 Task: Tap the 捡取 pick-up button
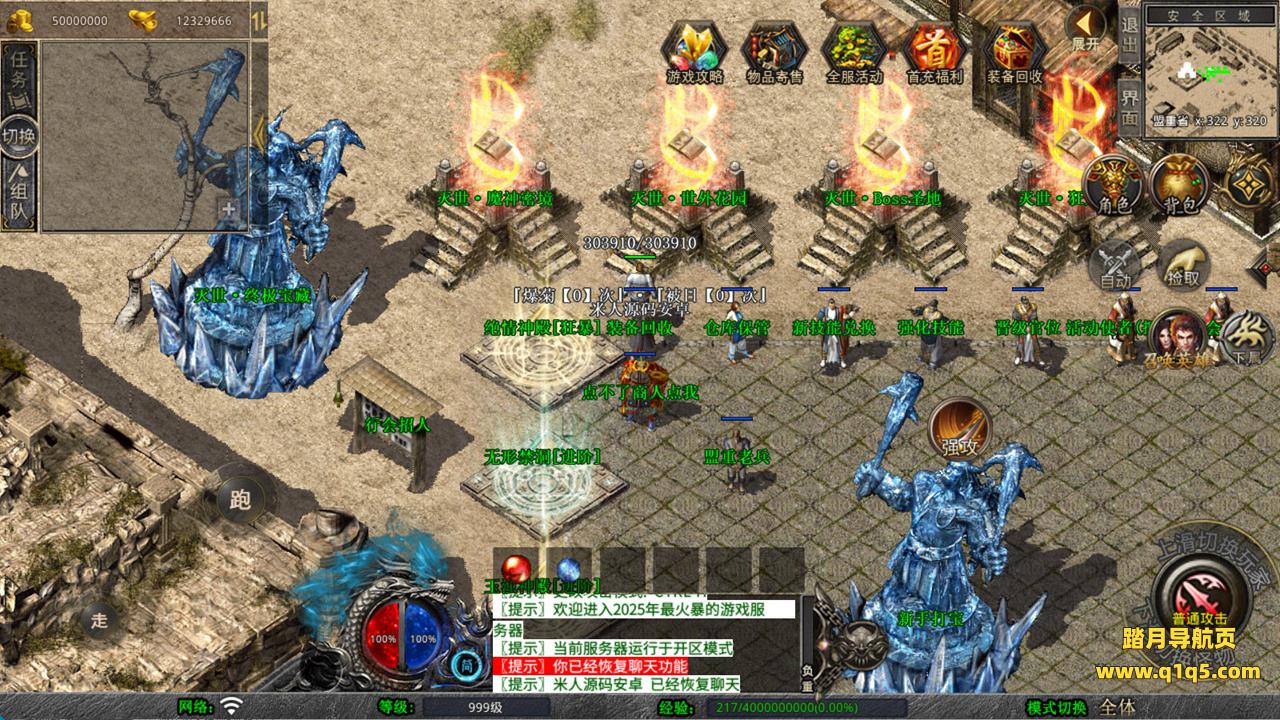[1183, 265]
